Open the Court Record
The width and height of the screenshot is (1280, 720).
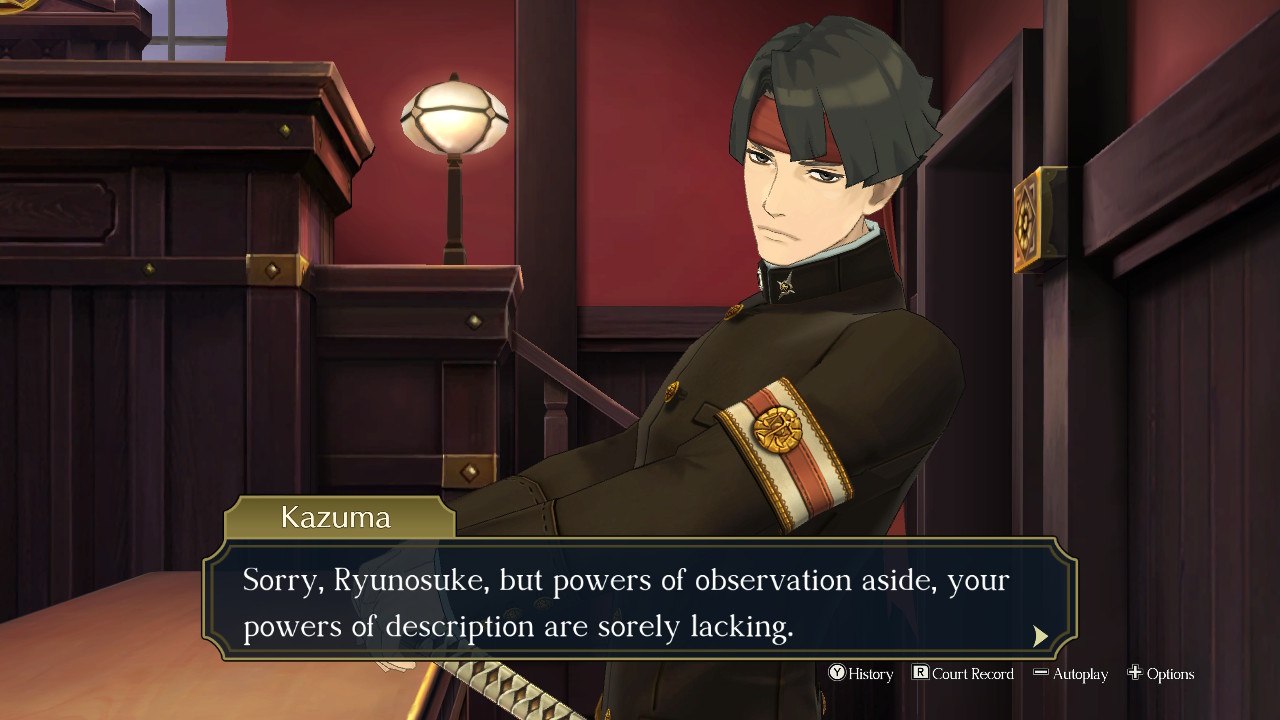pyautogui.click(x=963, y=674)
